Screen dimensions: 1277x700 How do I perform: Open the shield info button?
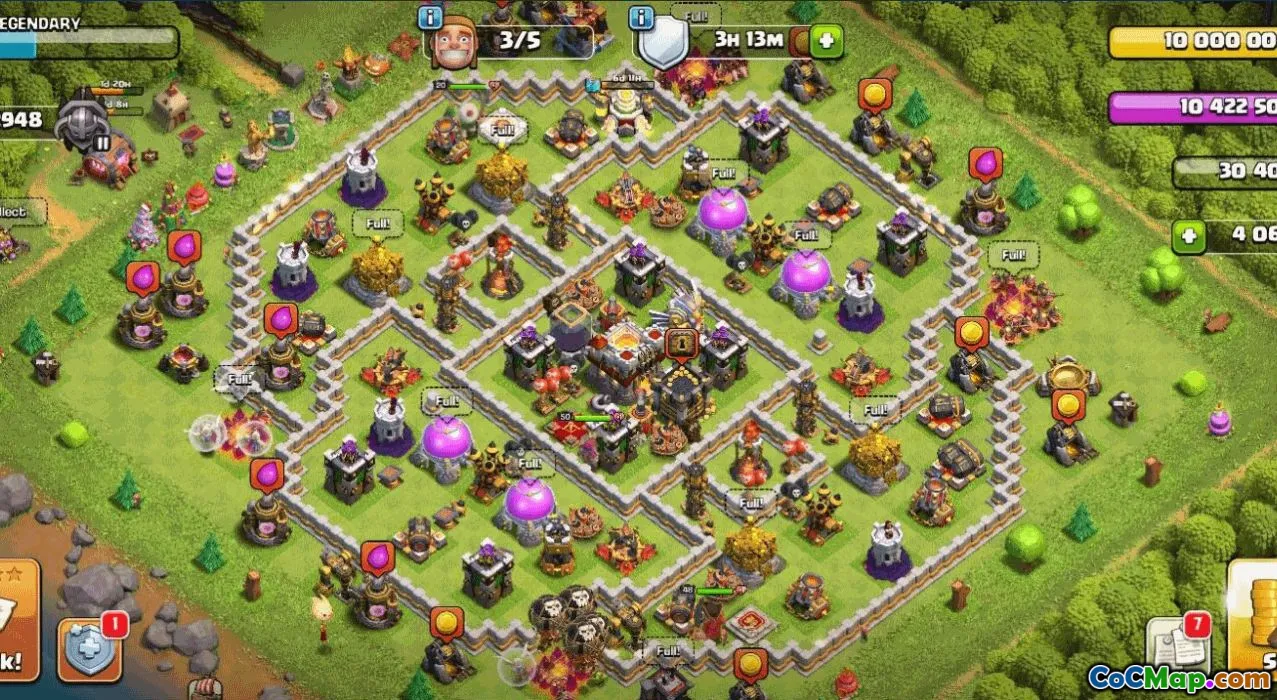[x=642, y=18]
